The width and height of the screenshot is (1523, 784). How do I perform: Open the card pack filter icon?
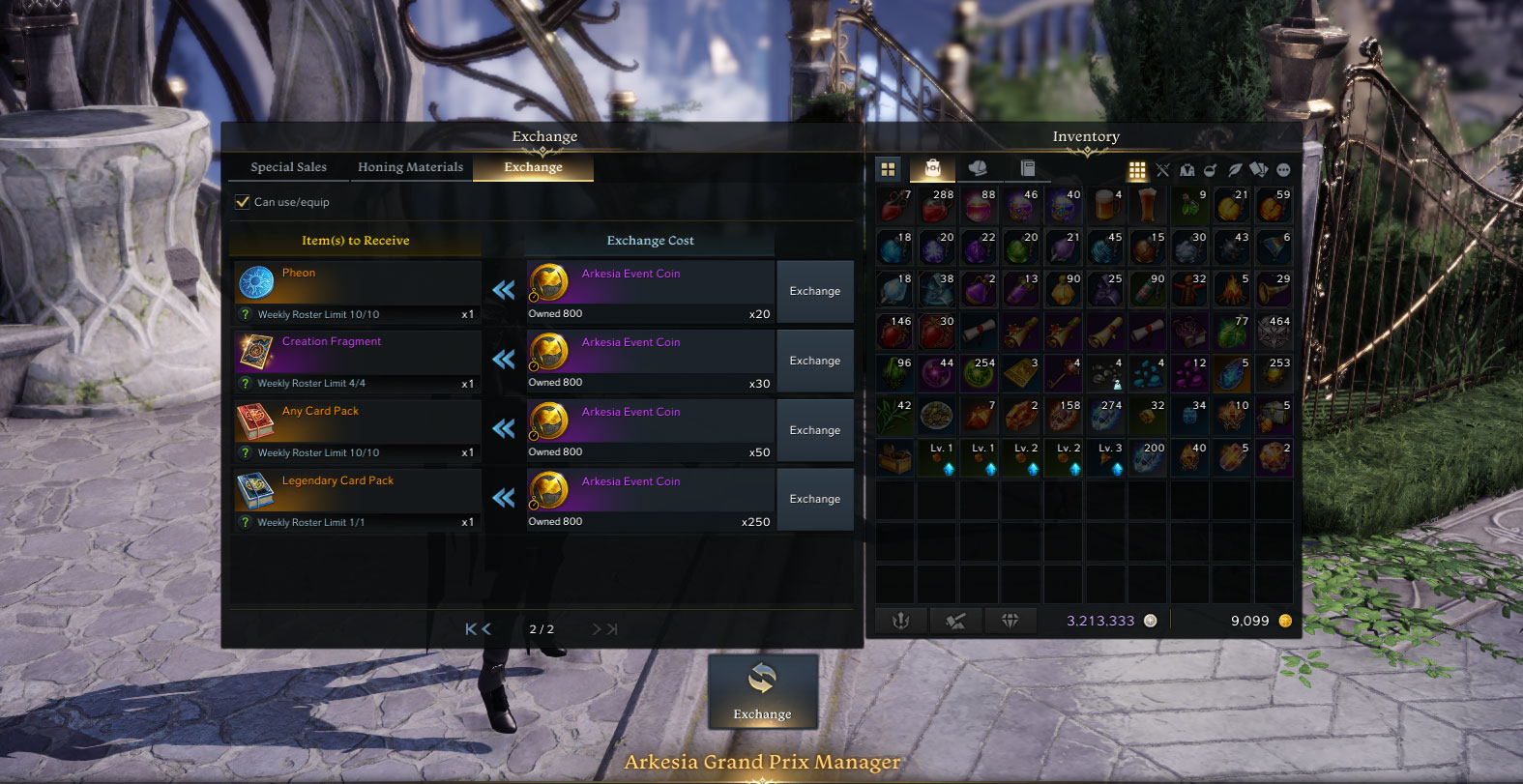coord(1260,169)
